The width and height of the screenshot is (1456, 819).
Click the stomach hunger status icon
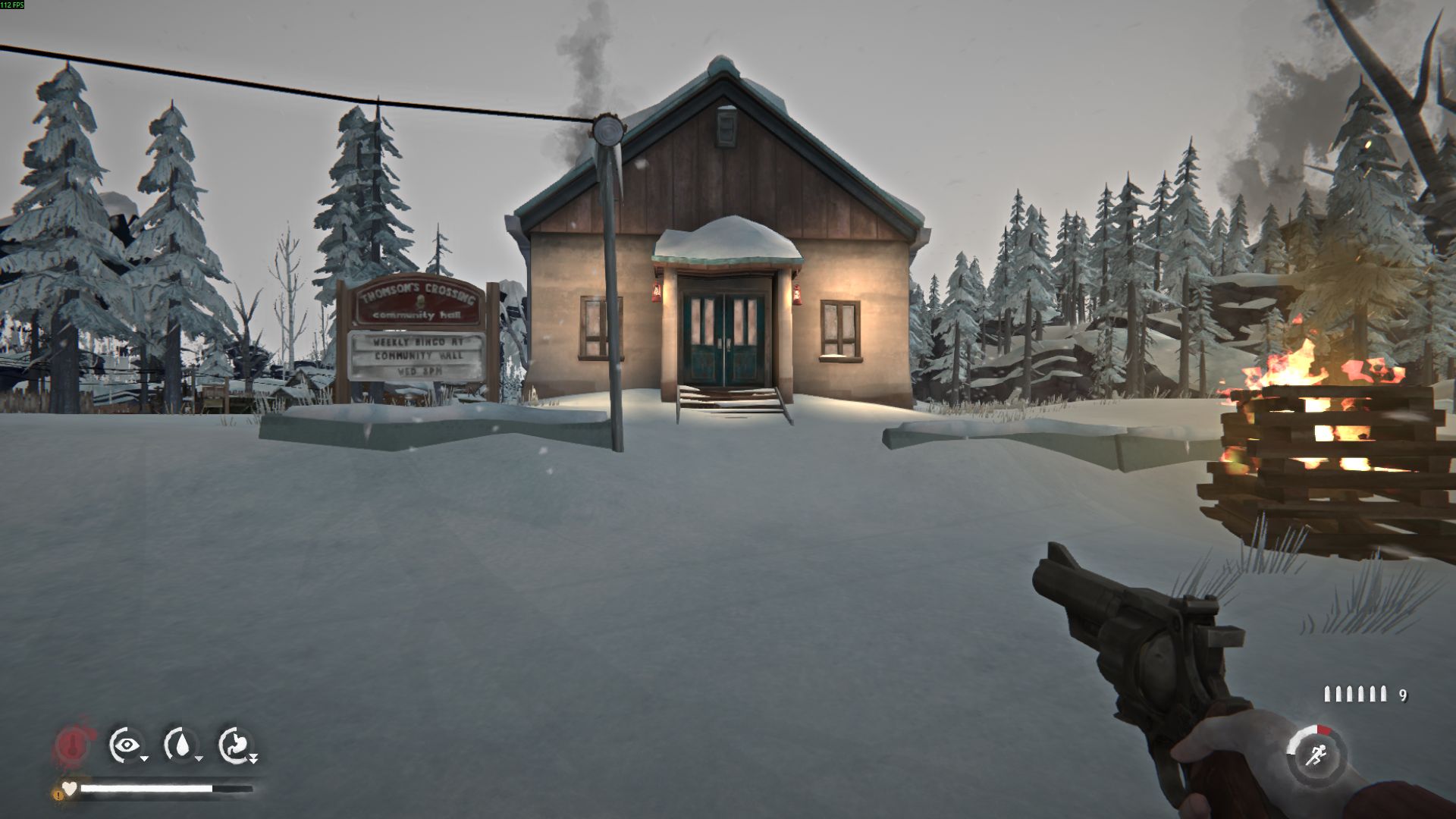pyautogui.click(x=236, y=745)
